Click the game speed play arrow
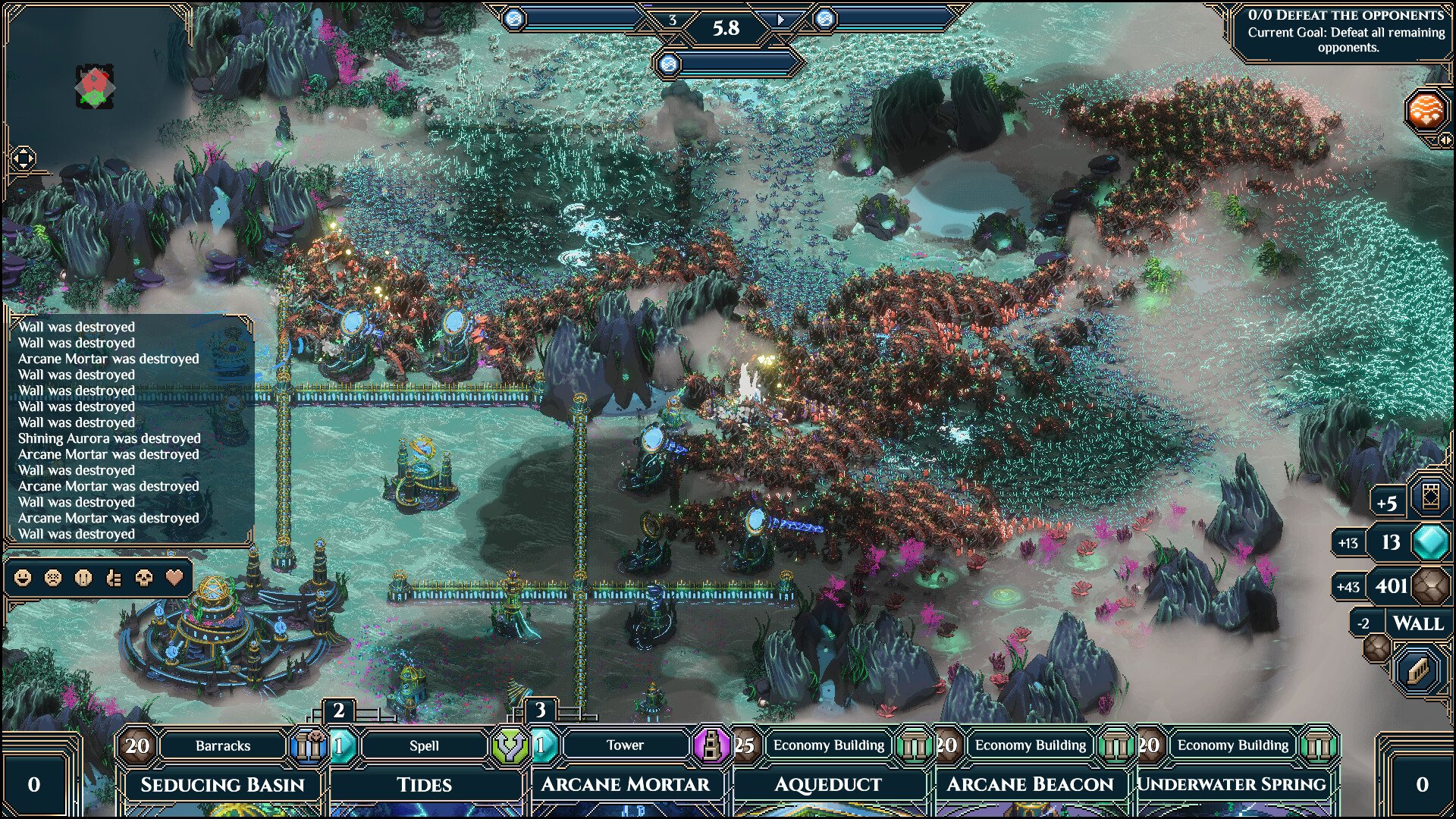Viewport: 1456px width, 819px height. point(780,20)
